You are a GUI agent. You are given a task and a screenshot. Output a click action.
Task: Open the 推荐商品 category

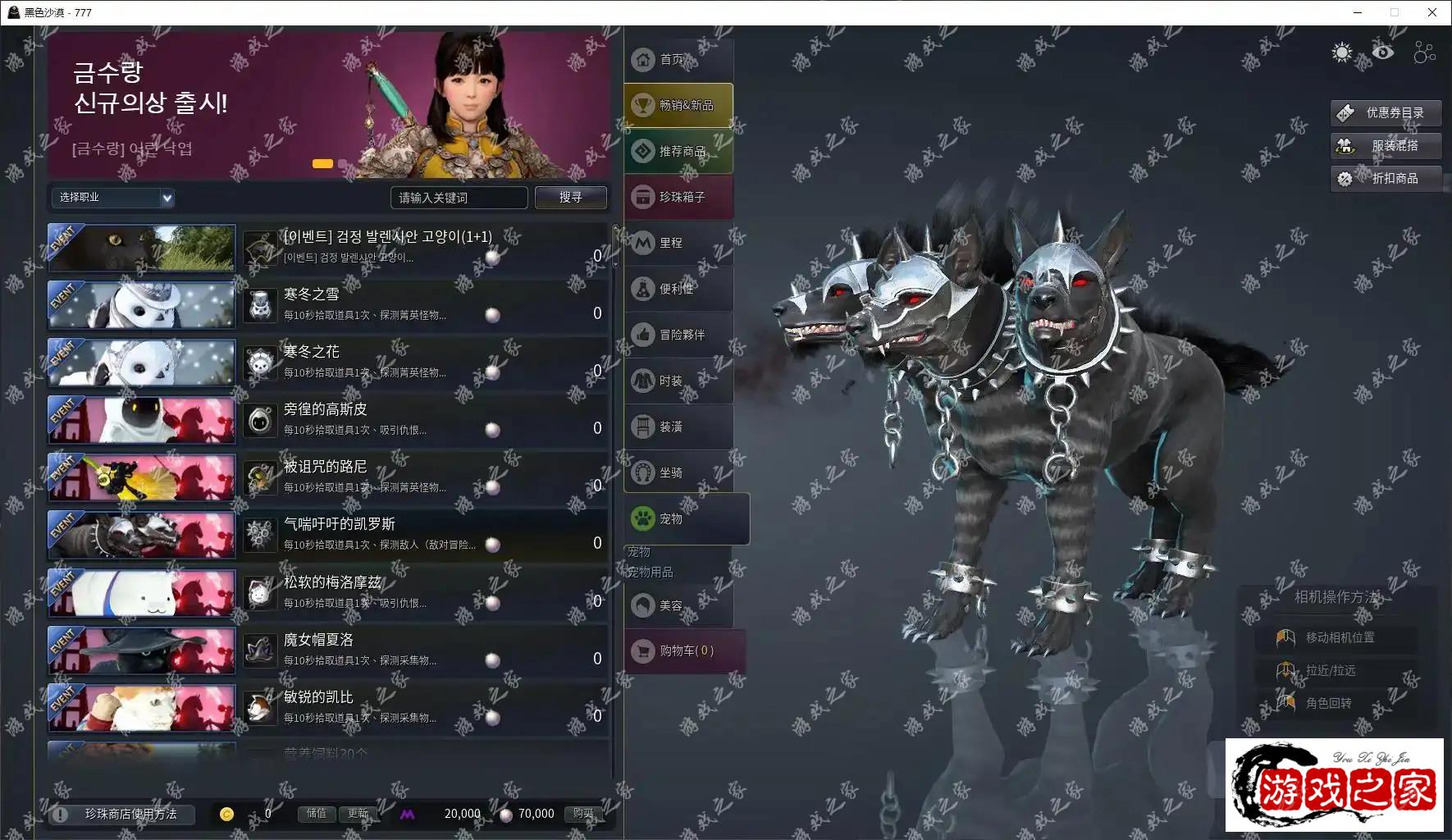tap(678, 152)
